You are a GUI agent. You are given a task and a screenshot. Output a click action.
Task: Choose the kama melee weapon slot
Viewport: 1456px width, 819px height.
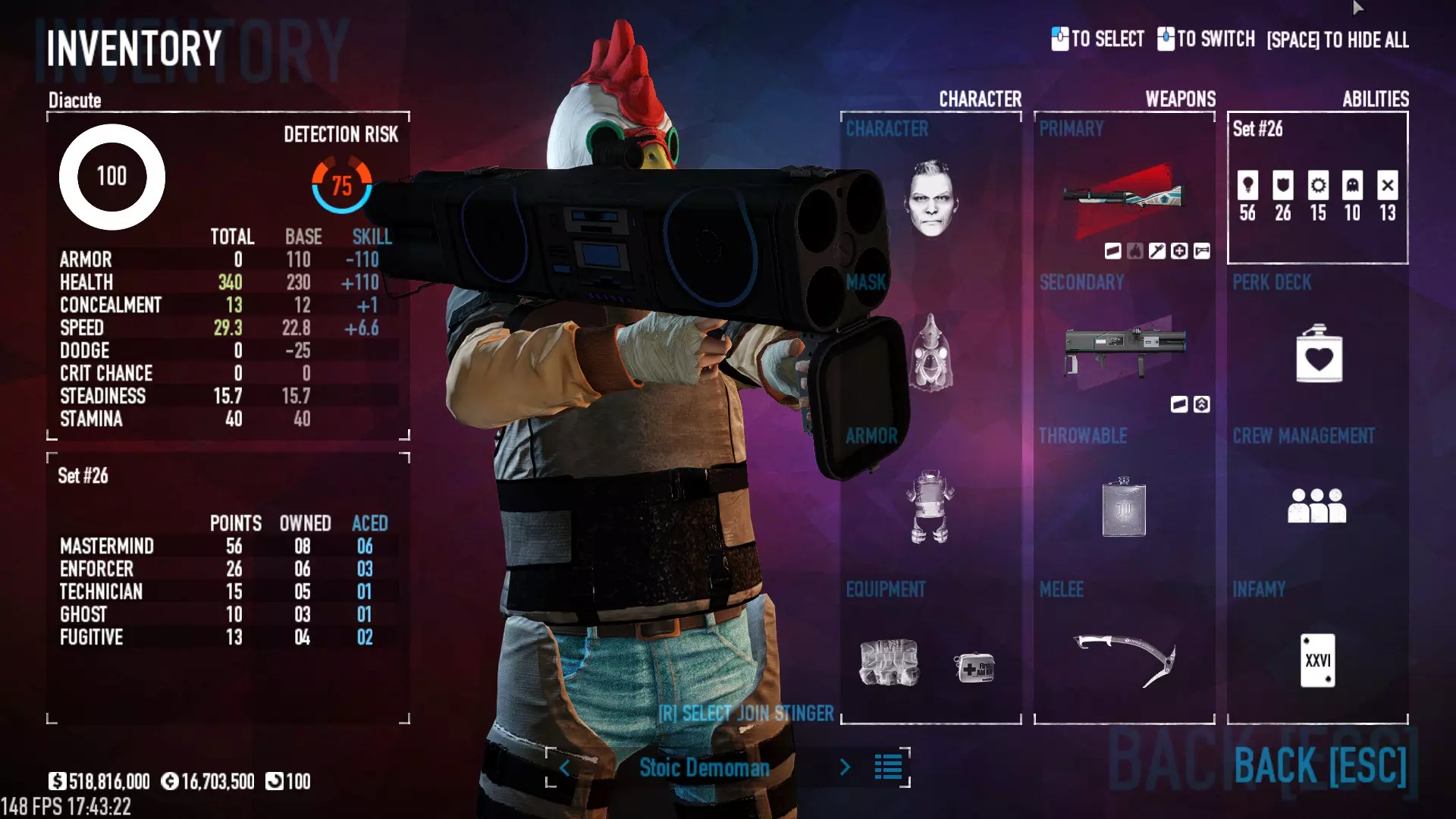(1125, 660)
